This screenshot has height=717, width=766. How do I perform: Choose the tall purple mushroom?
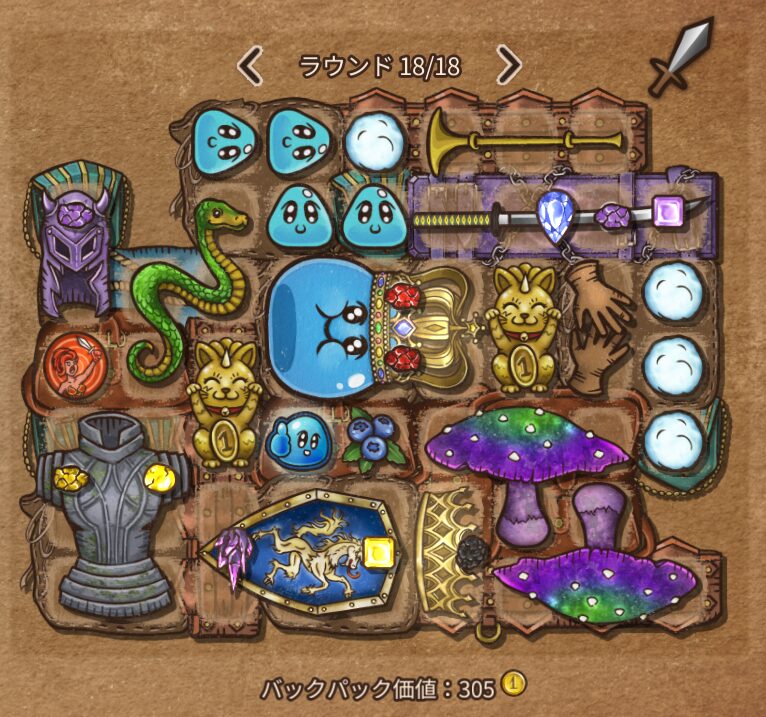click(x=526, y=460)
